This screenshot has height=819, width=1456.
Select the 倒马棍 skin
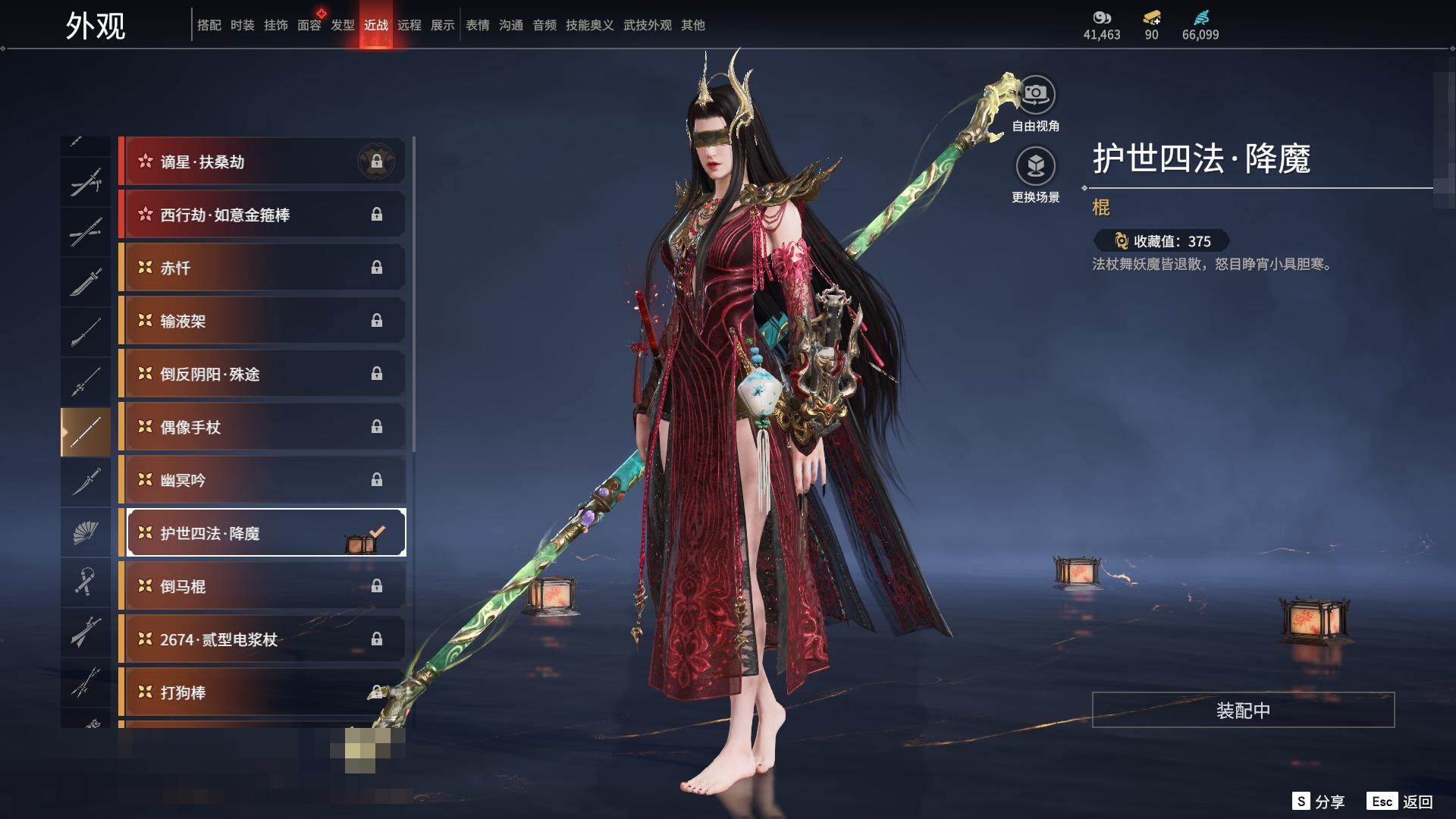(x=262, y=586)
